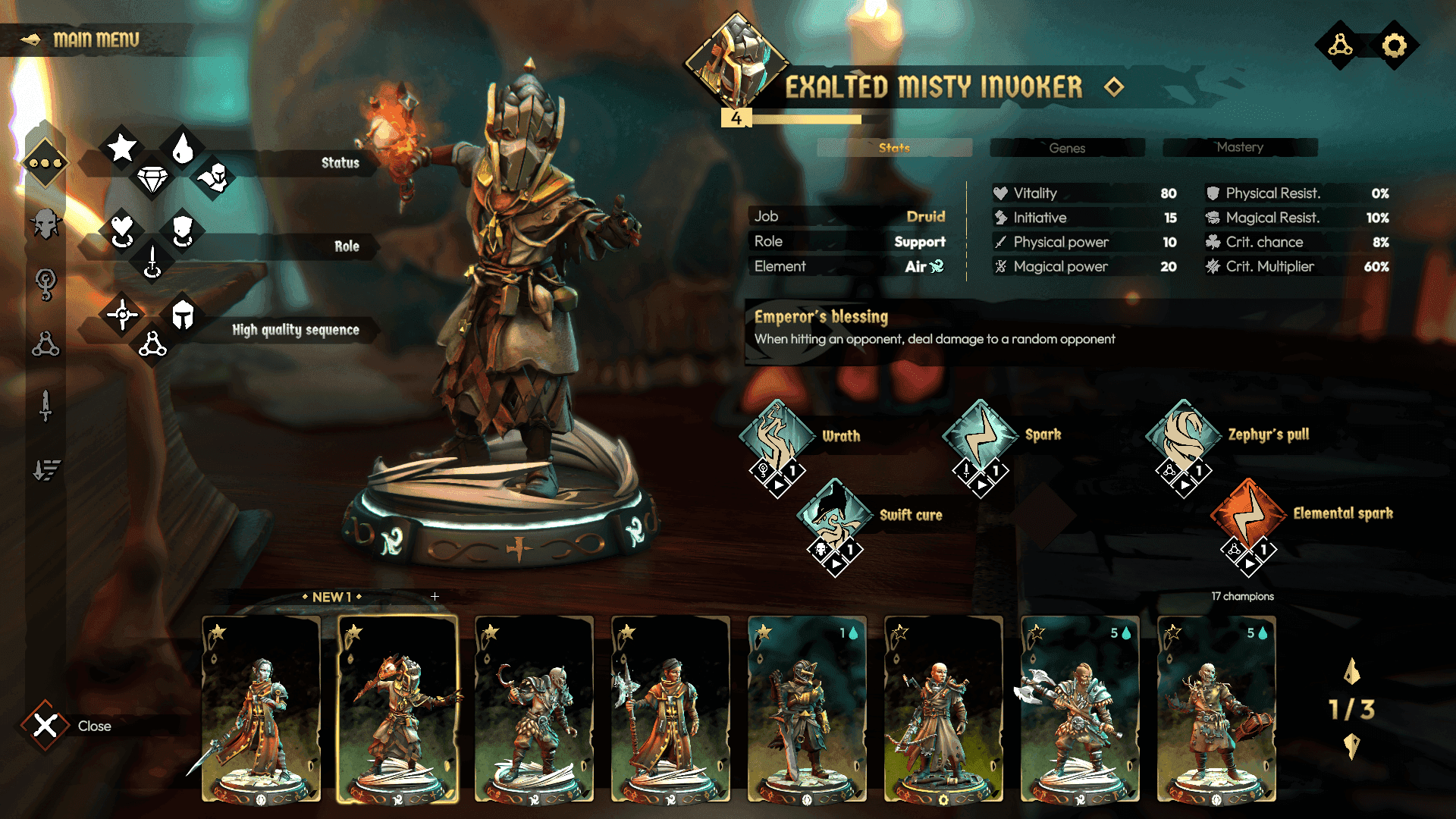Close the champion screen
Viewport: 1456px width, 819px height.
[45, 726]
